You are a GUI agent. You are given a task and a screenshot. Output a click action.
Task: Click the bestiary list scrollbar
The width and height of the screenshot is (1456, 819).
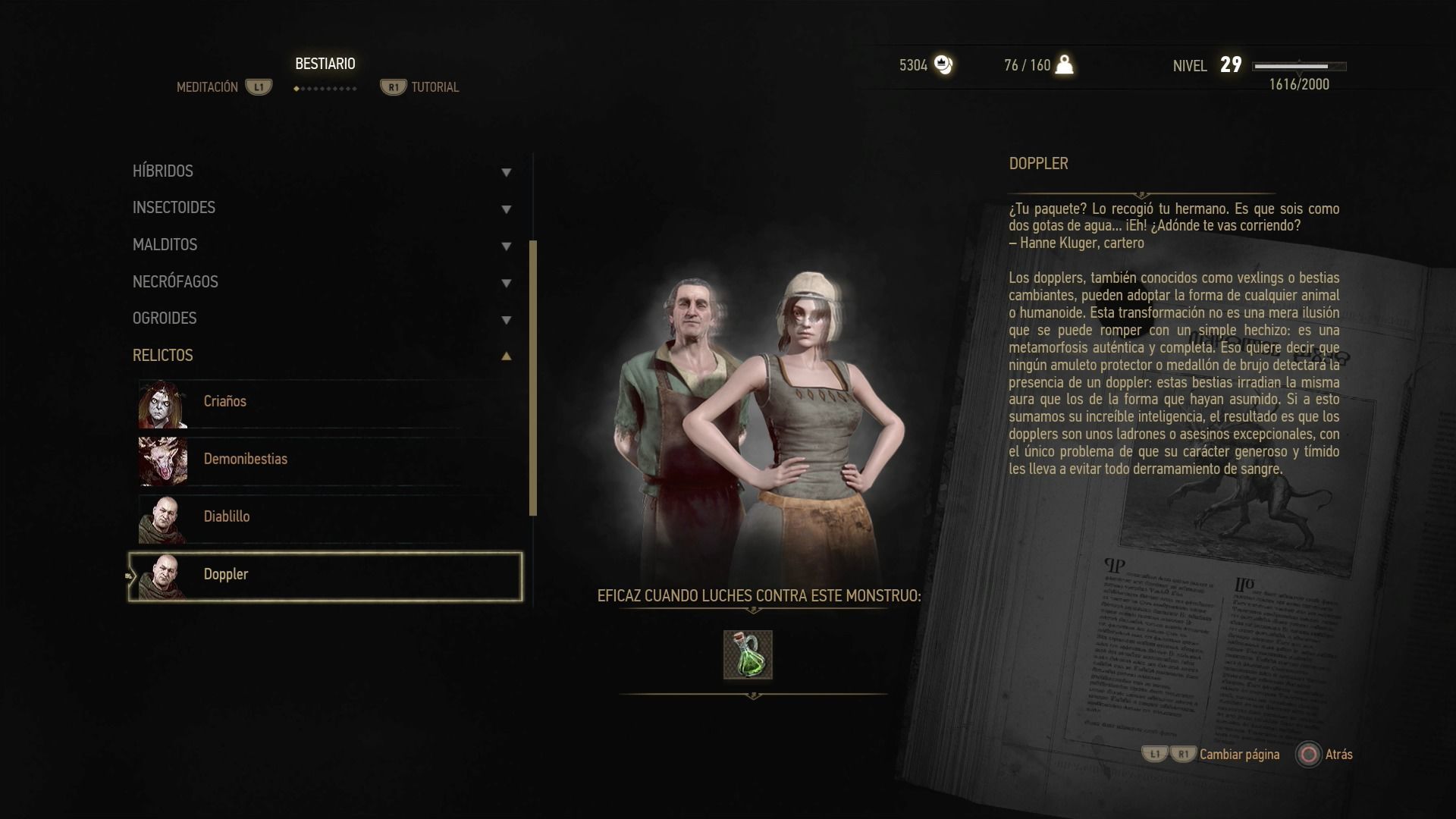533,378
